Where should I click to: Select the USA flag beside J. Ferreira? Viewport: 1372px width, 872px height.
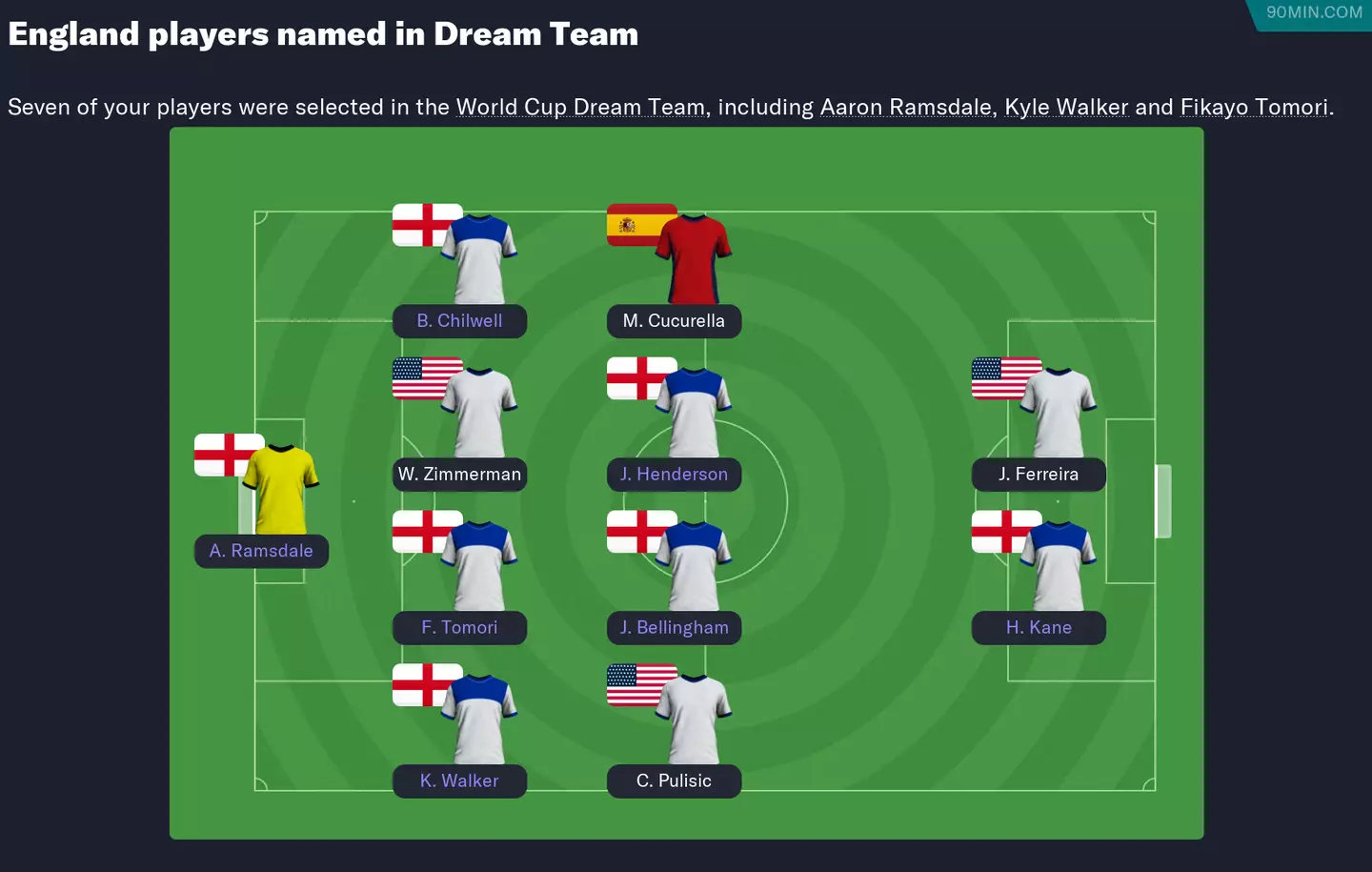(x=1004, y=377)
